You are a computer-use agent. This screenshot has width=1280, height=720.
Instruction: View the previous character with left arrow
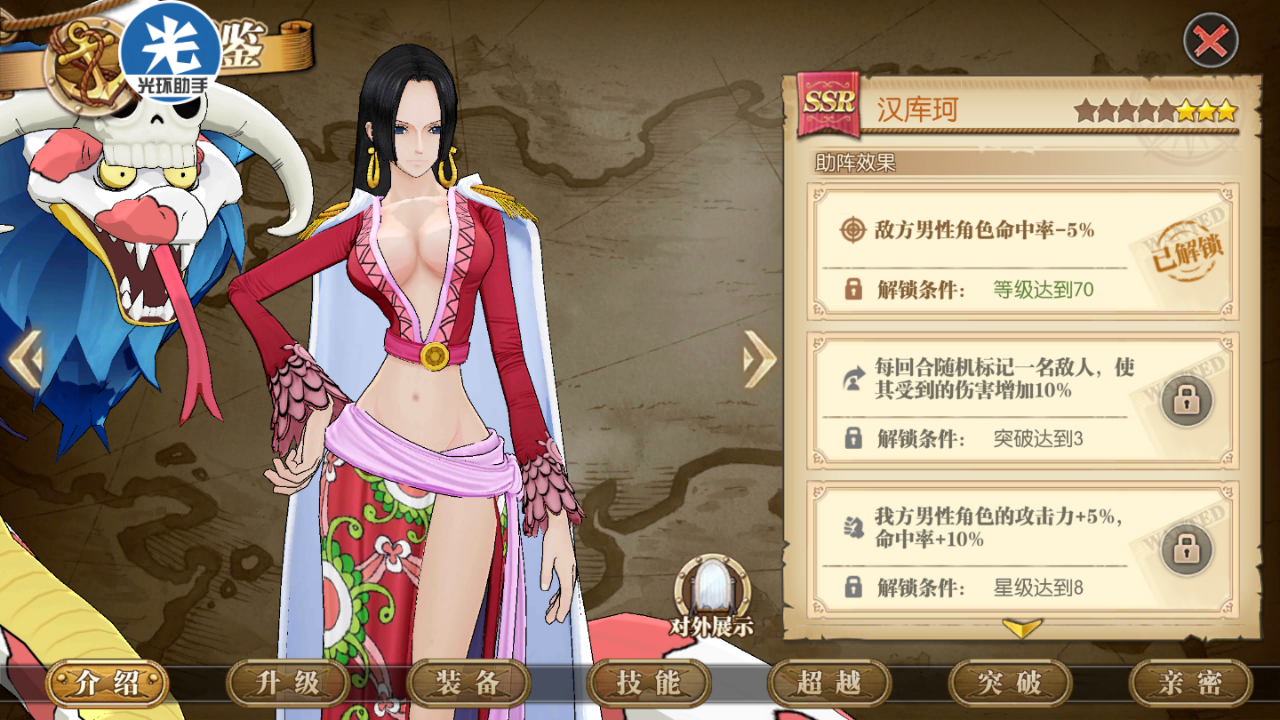tap(26, 360)
